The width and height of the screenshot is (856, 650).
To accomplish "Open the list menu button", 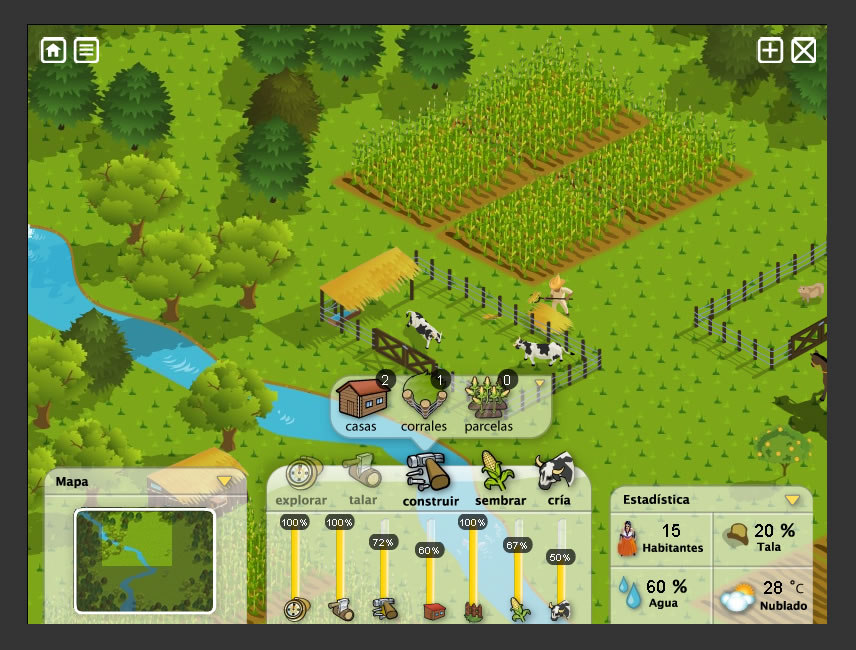I will pyautogui.click(x=87, y=50).
